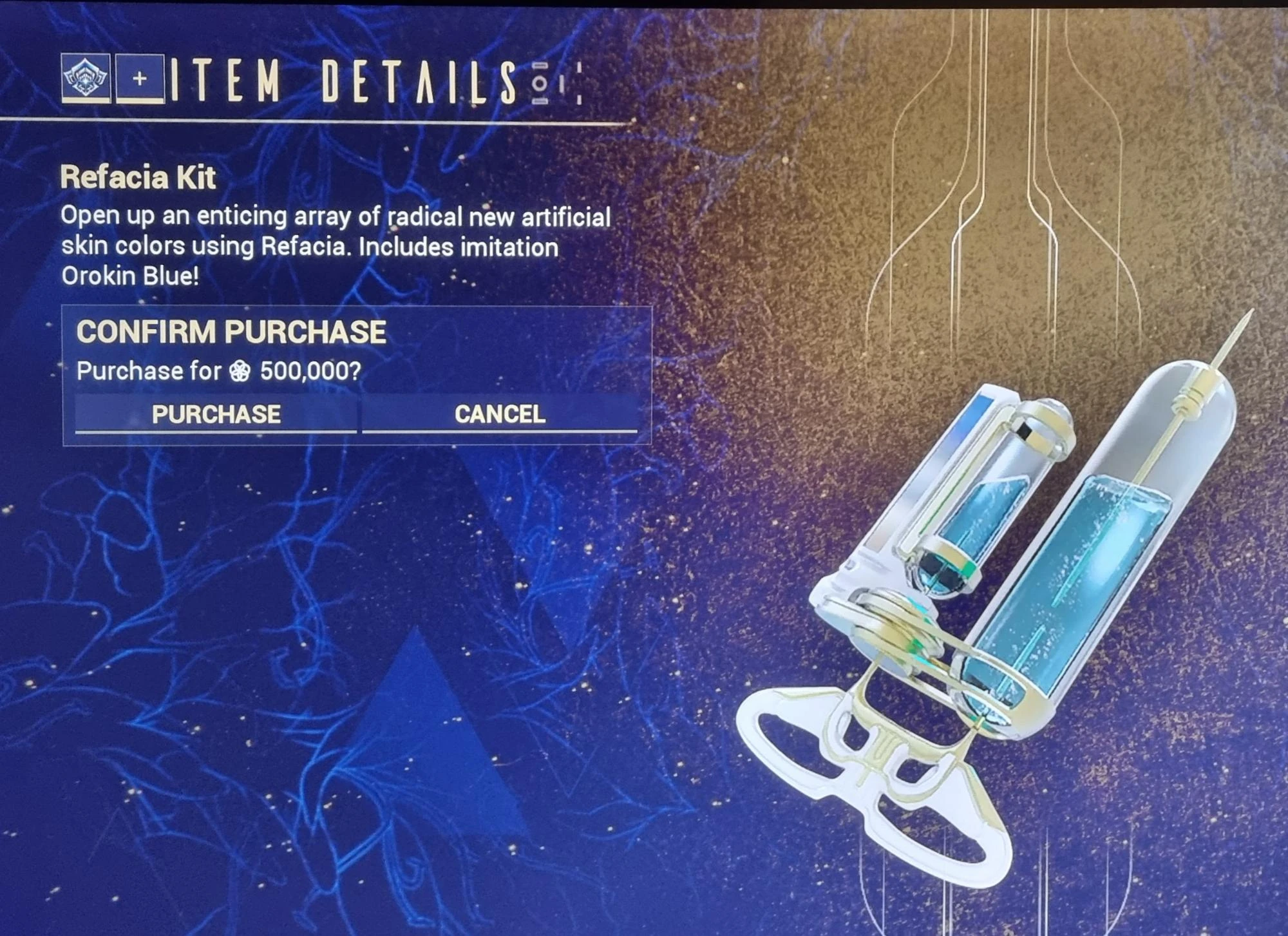Click CANCEL to abort the purchase
The image size is (1288, 936).
(499, 416)
